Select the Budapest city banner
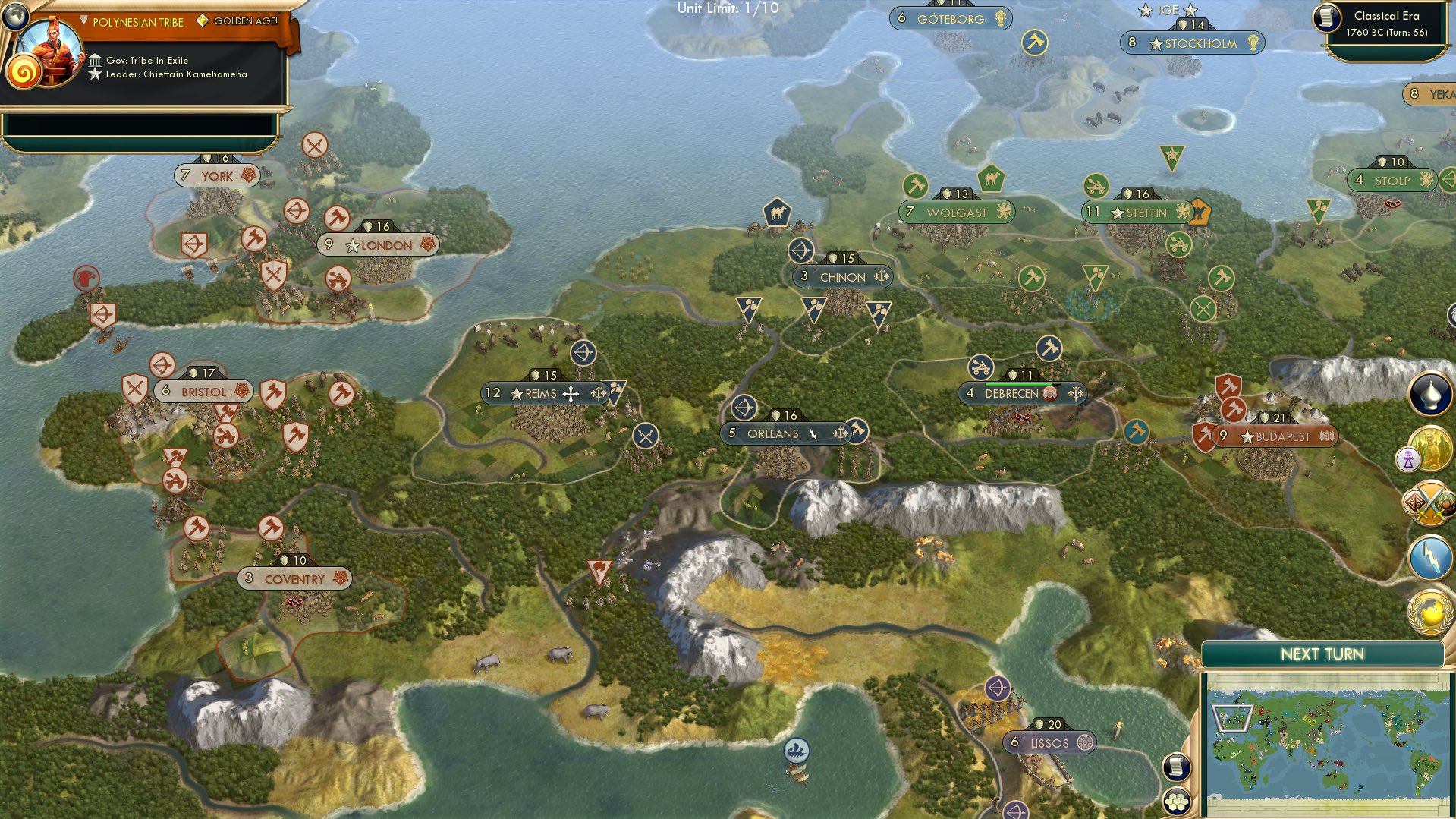The width and height of the screenshot is (1456, 819). 1270,436
